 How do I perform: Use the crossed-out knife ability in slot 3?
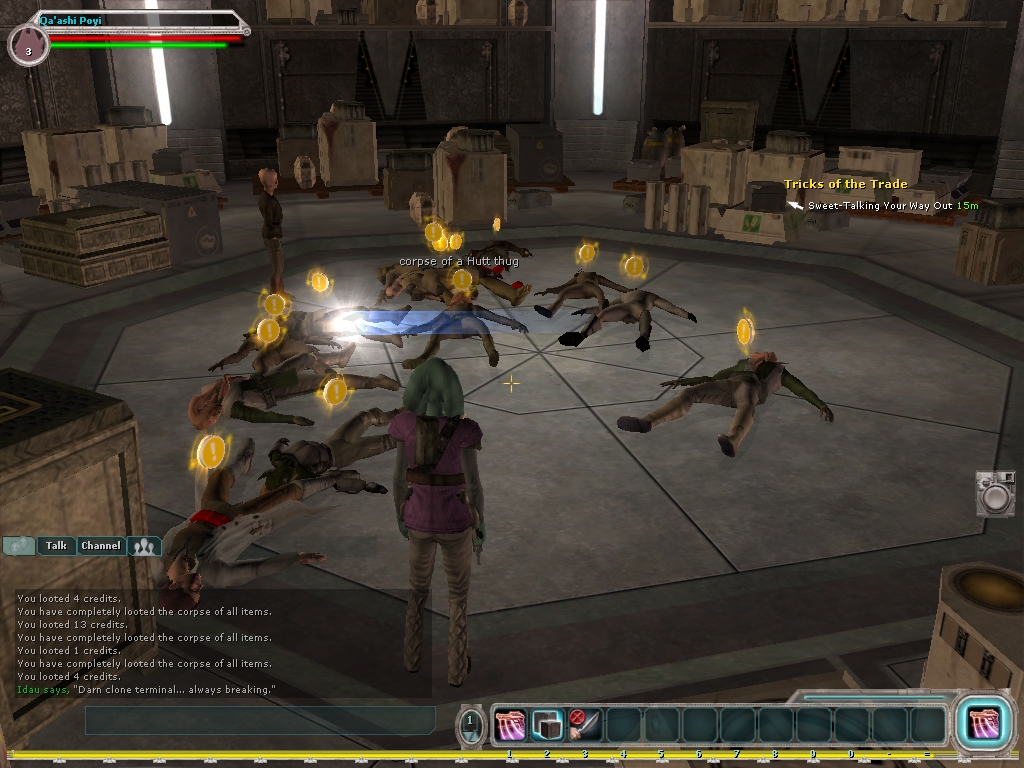pos(585,725)
